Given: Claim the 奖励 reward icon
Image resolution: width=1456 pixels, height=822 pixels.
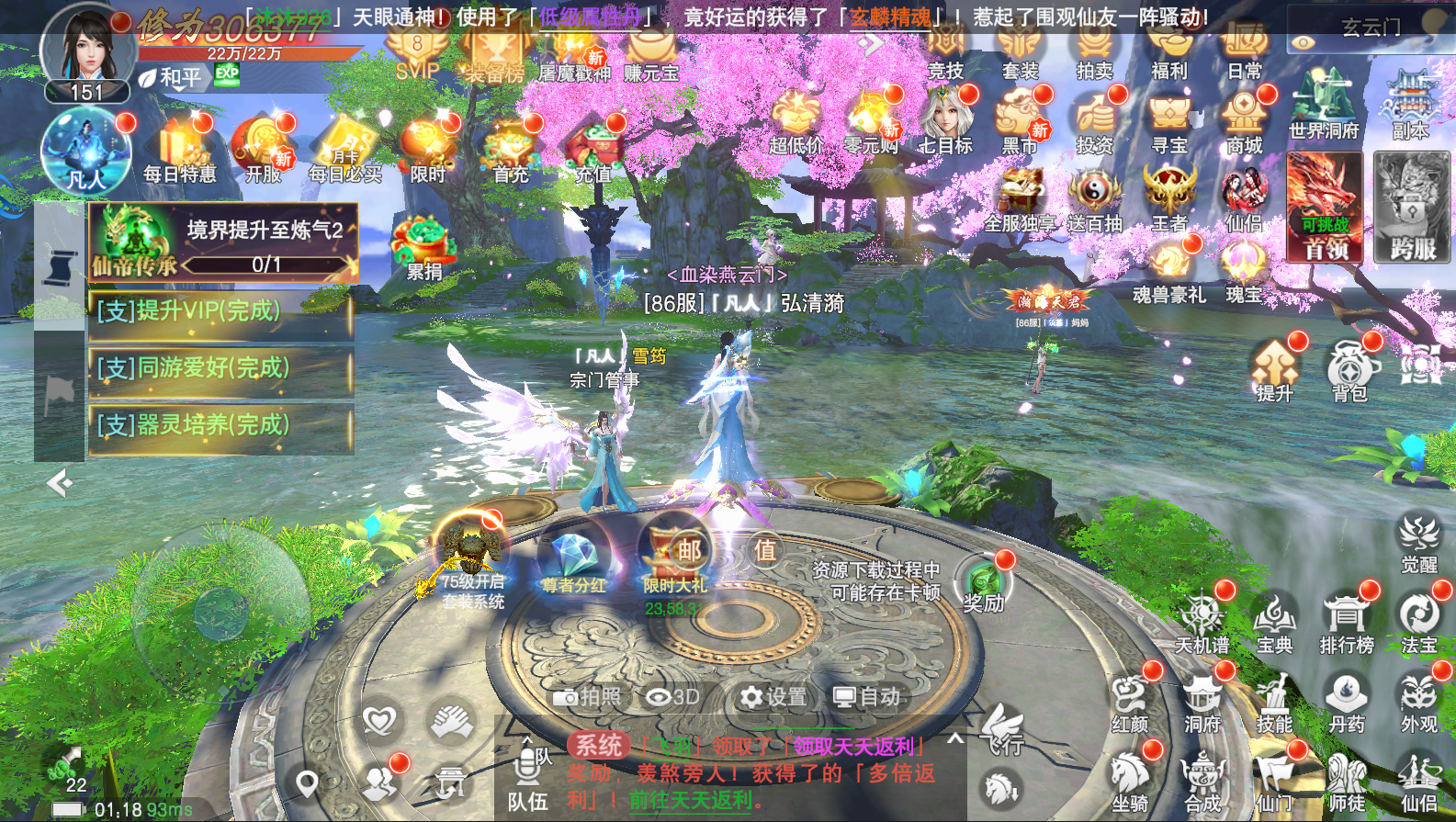Looking at the screenshot, I should point(983,583).
